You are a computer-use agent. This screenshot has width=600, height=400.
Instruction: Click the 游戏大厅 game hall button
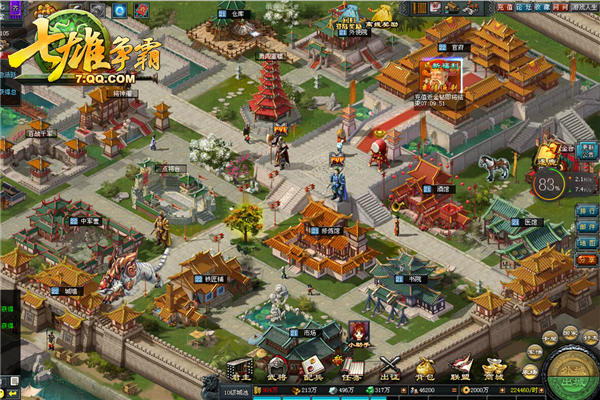(583, 7)
